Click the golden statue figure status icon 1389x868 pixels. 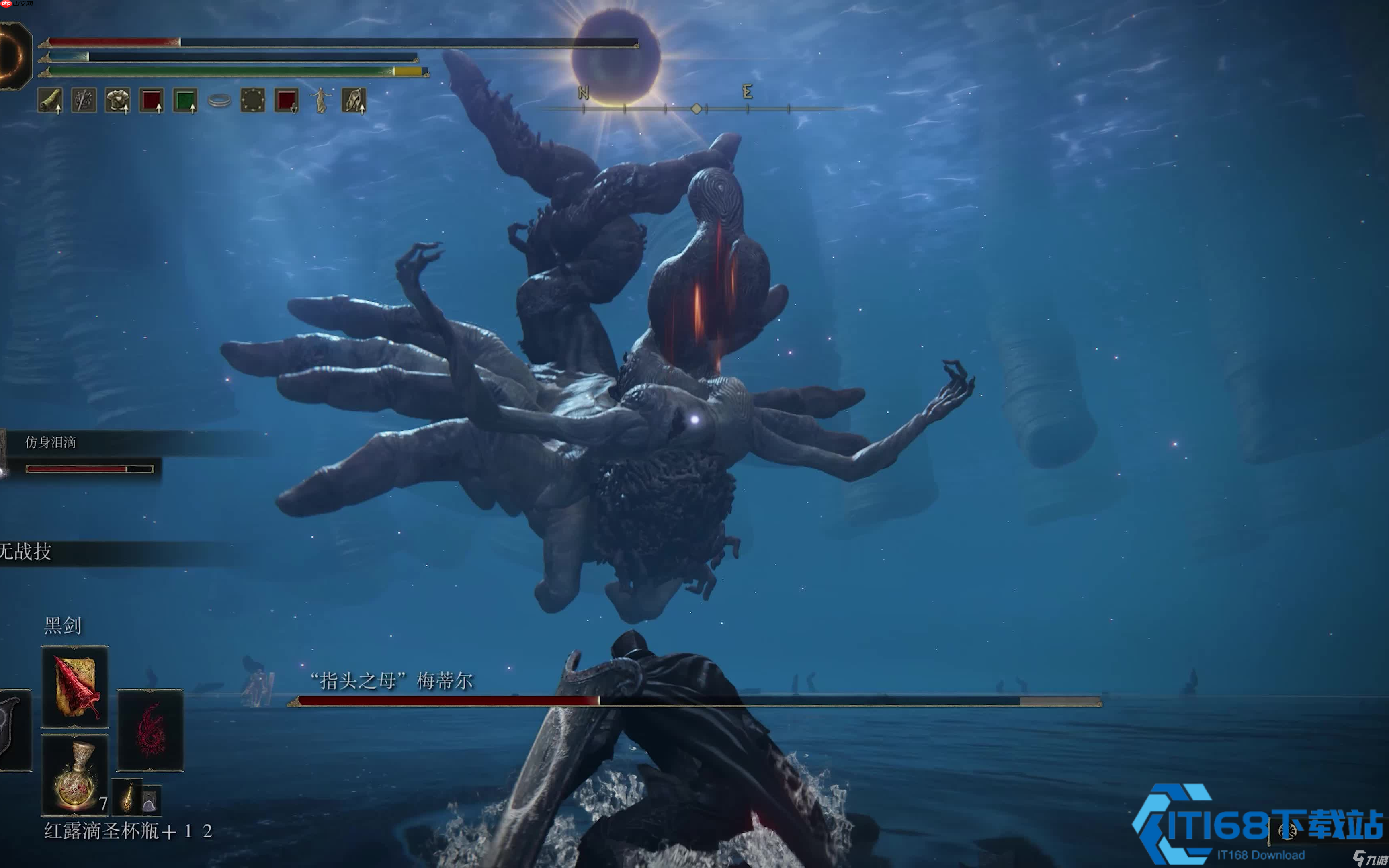320,100
